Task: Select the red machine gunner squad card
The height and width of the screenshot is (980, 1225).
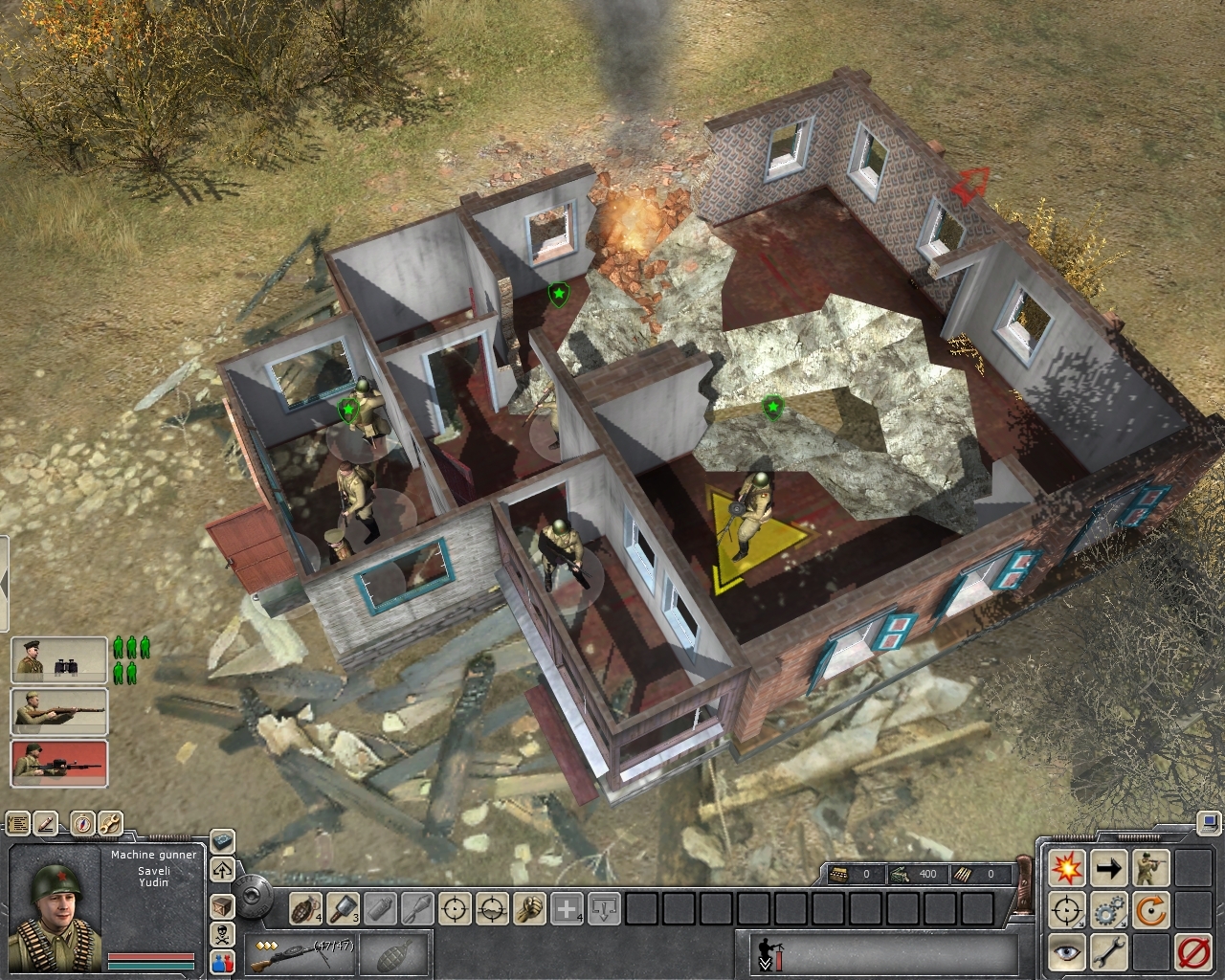Action: click(x=59, y=763)
